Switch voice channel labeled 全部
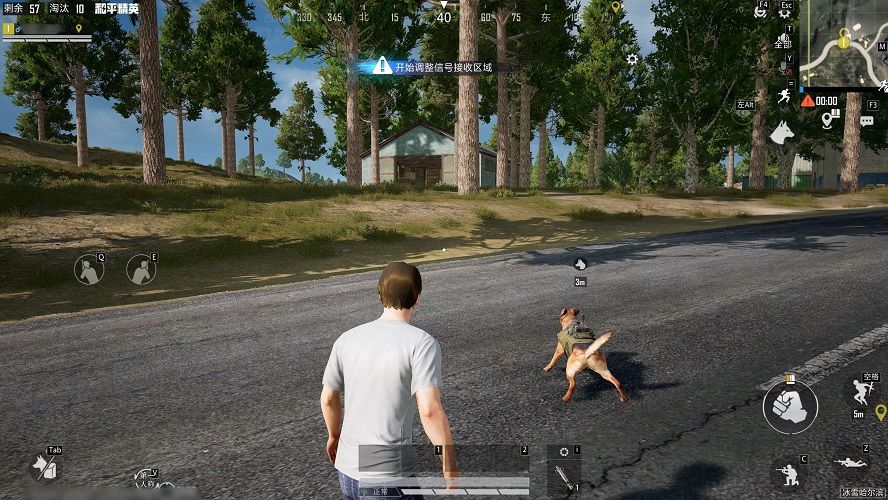 click(x=783, y=44)
